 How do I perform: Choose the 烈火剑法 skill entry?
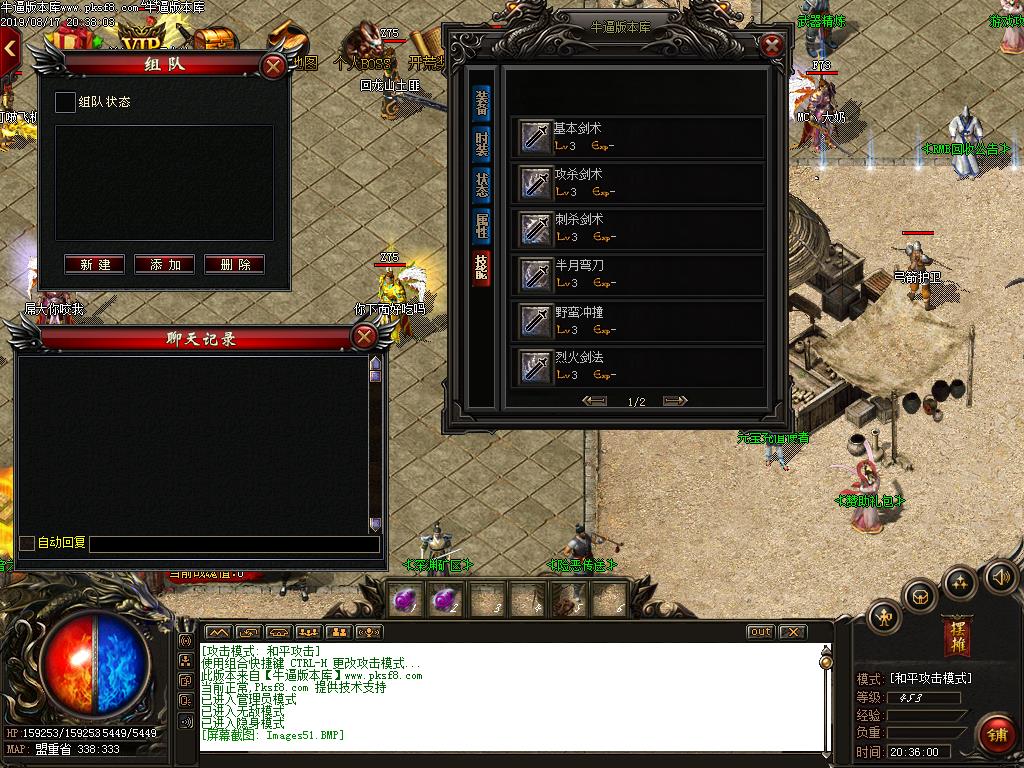pos(640,365)
